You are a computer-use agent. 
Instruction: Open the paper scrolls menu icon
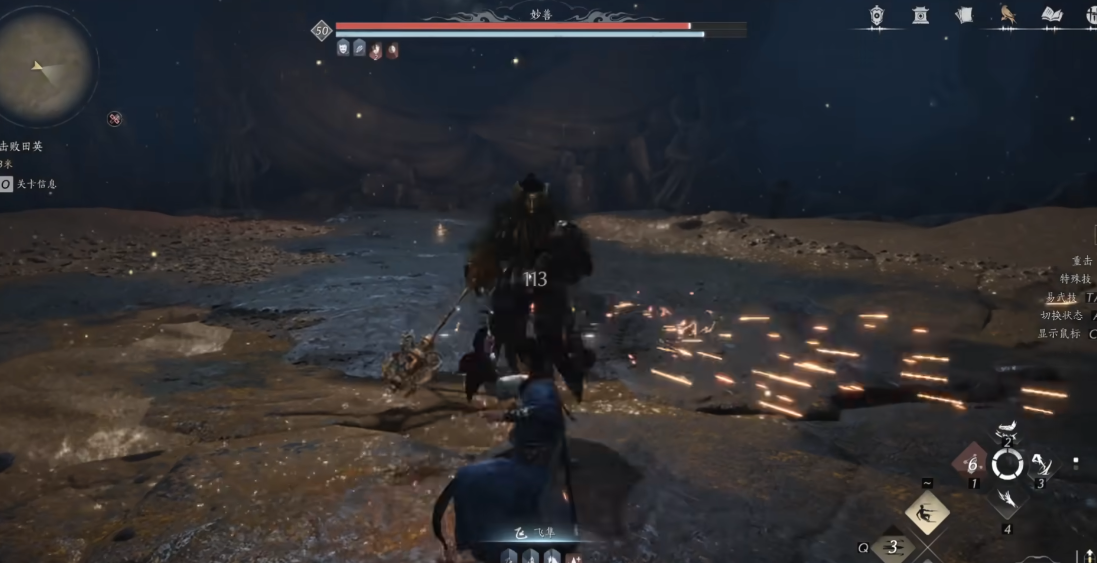coord(964,15)
